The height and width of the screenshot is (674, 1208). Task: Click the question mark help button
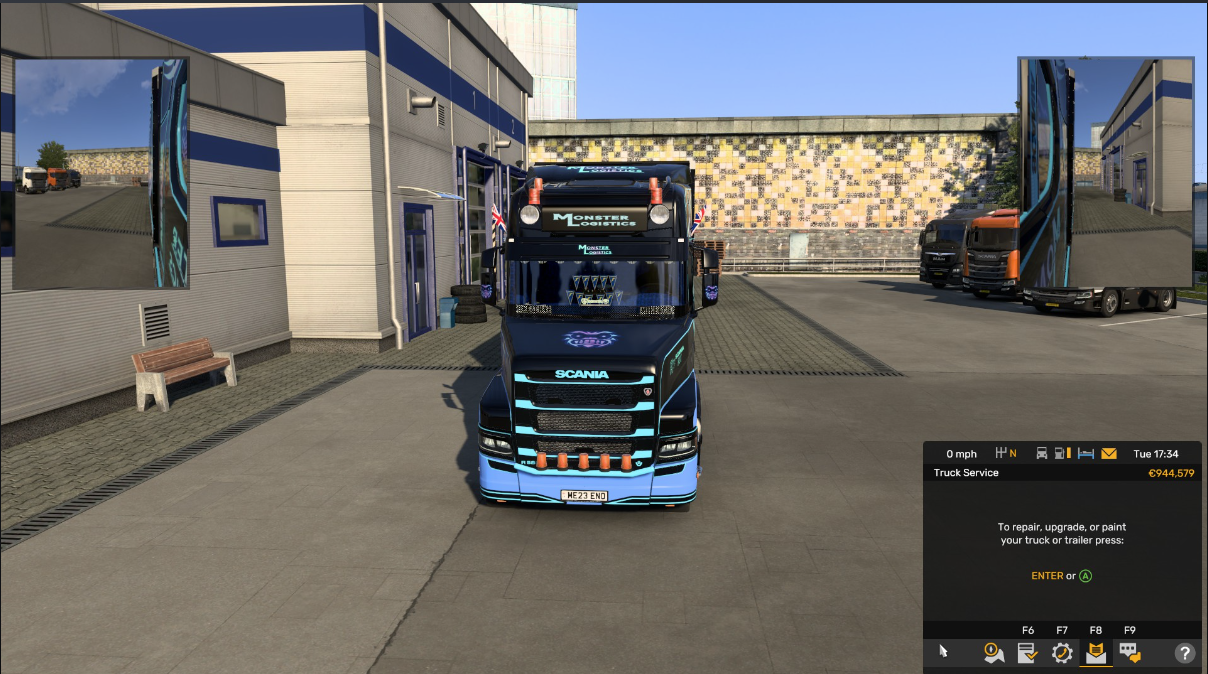coord(1184,653)
